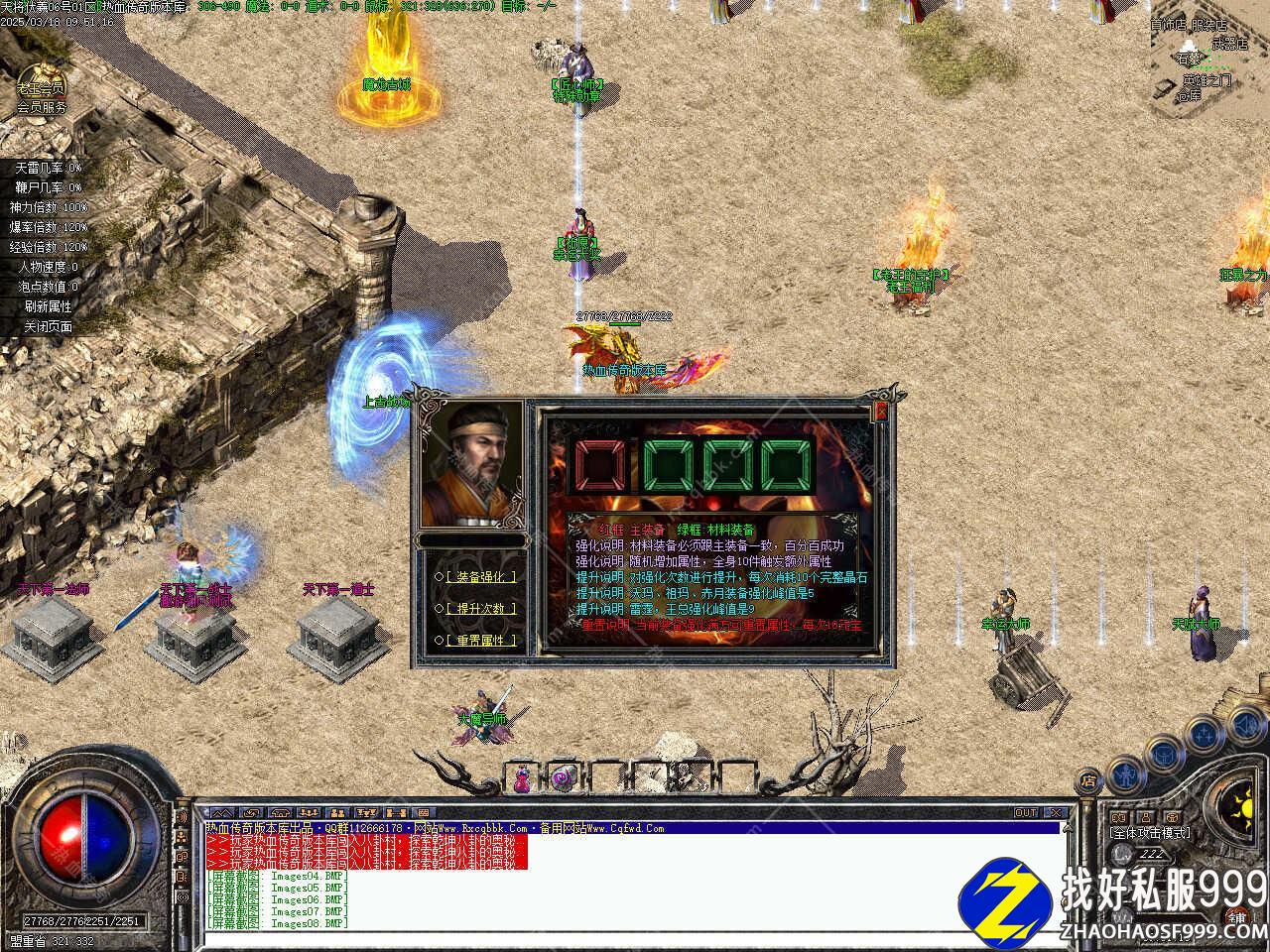
Task: Use the red potion in the belt
Action: pos(521,778)
